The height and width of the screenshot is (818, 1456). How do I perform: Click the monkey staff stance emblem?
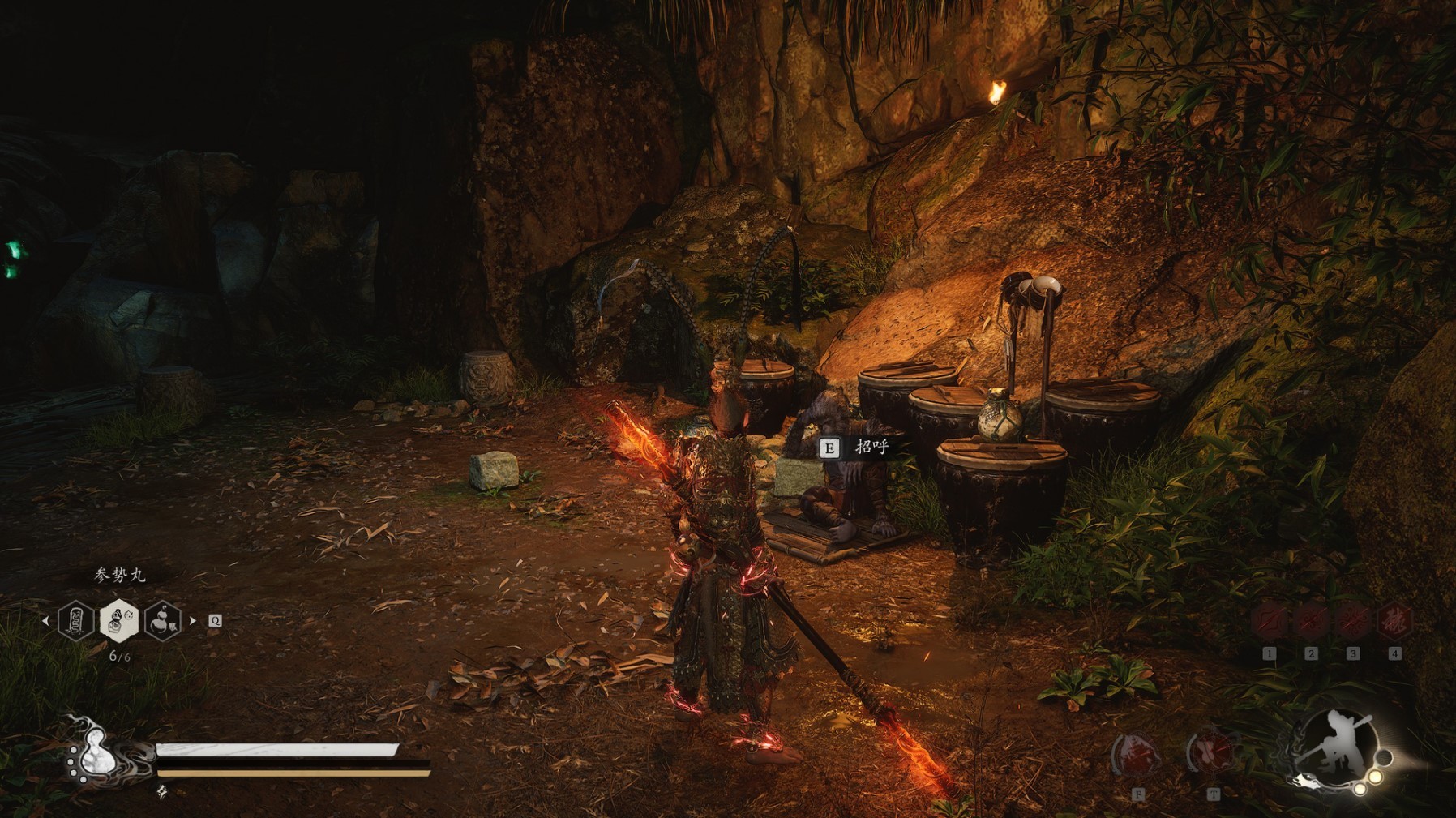pos(1336,744)
